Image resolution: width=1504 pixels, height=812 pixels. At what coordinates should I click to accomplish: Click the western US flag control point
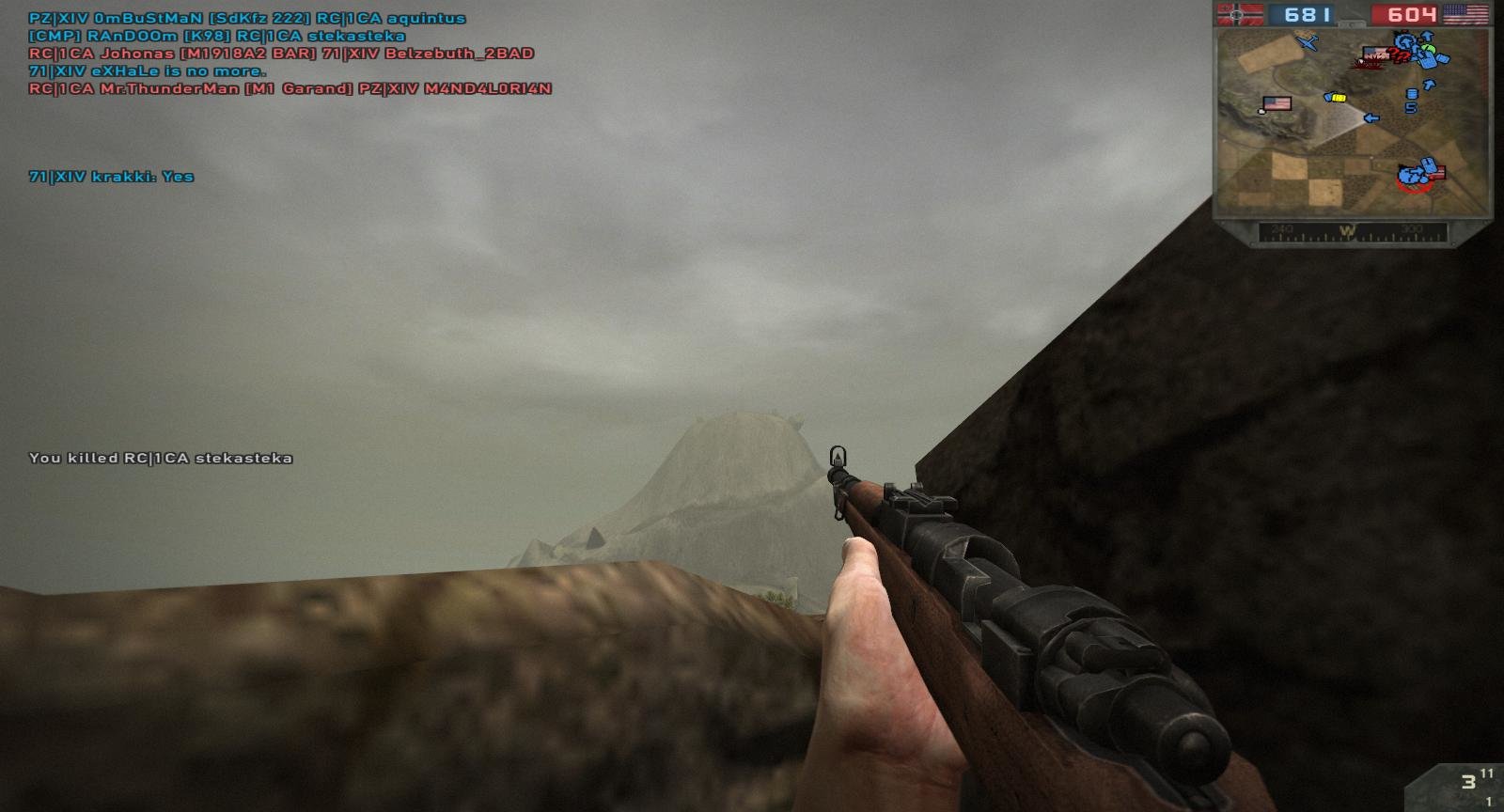(x=1277, y=103)
